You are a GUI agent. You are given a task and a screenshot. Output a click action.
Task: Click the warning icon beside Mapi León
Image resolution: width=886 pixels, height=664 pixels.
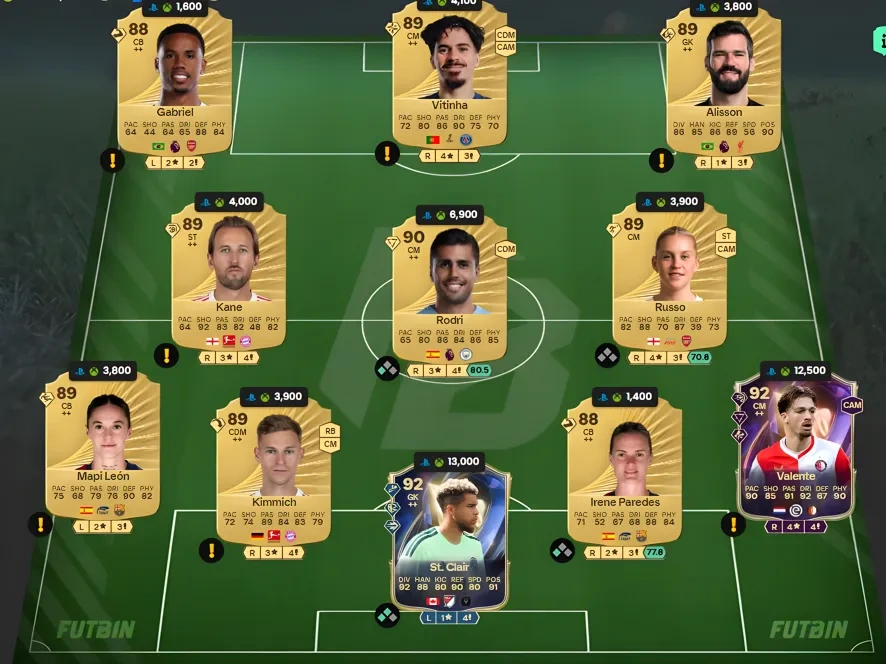point(40,524)
